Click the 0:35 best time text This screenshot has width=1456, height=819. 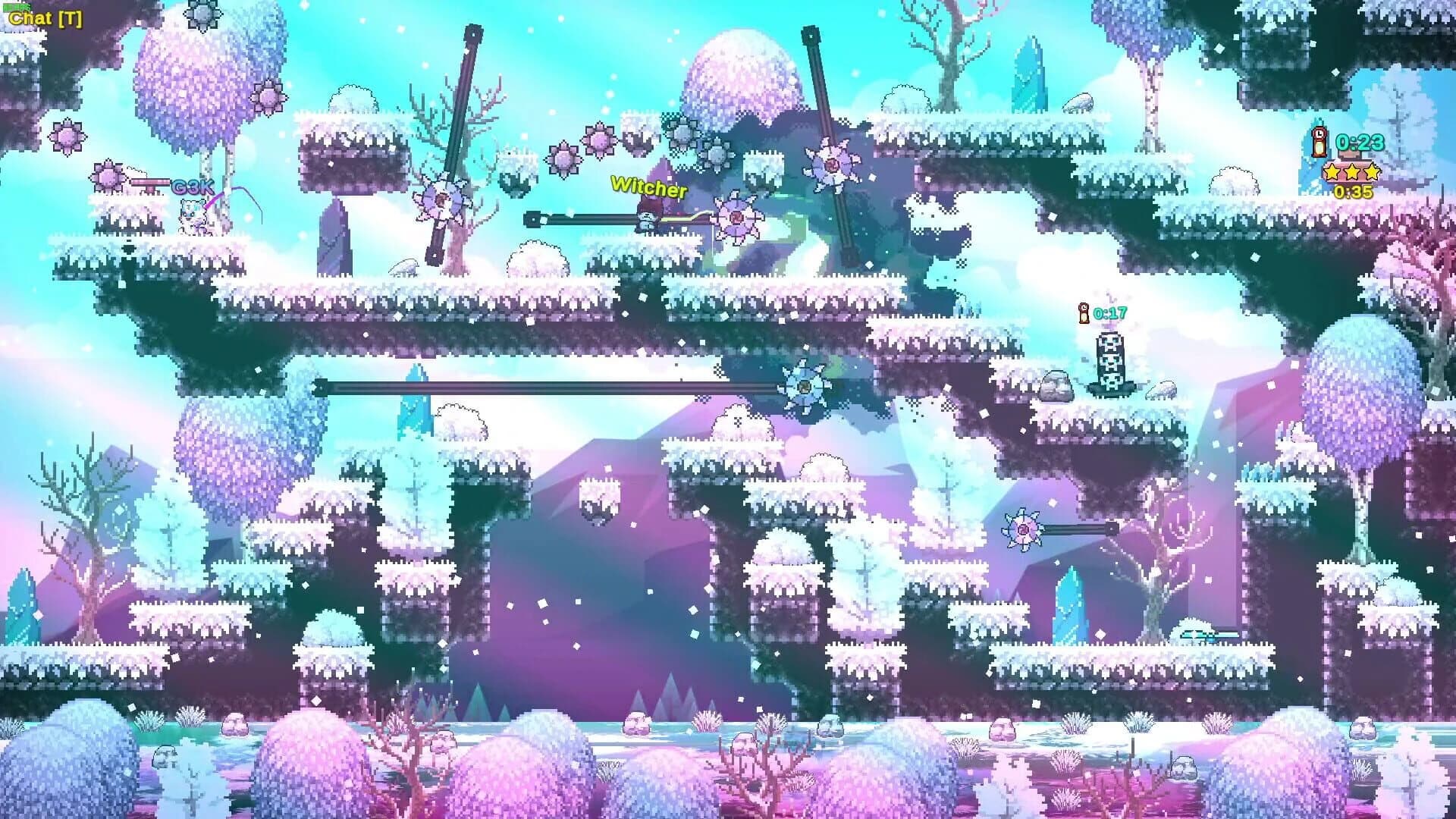pos(1353,193)
